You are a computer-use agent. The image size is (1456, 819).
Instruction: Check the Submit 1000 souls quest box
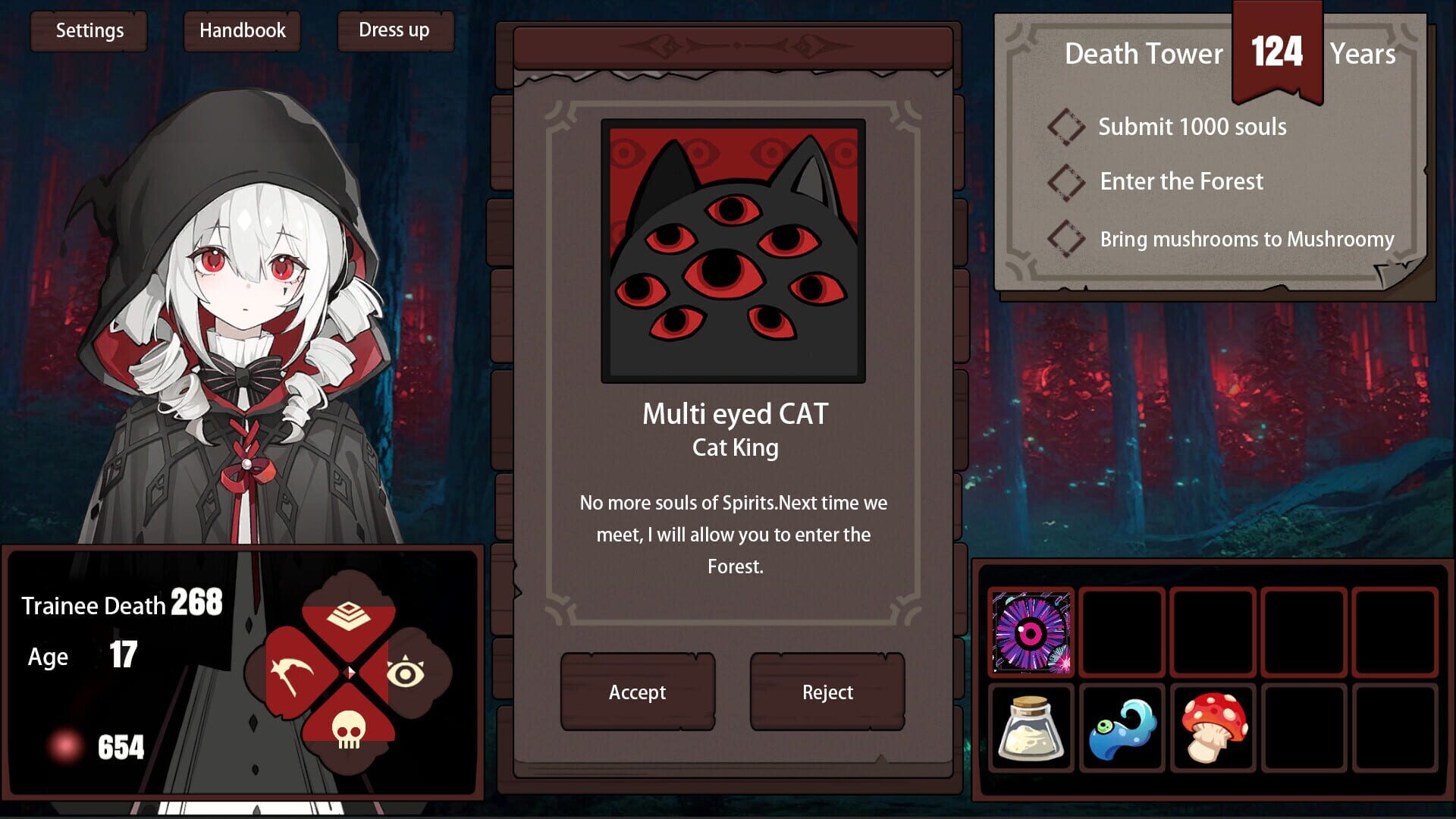coord(1065,127)
